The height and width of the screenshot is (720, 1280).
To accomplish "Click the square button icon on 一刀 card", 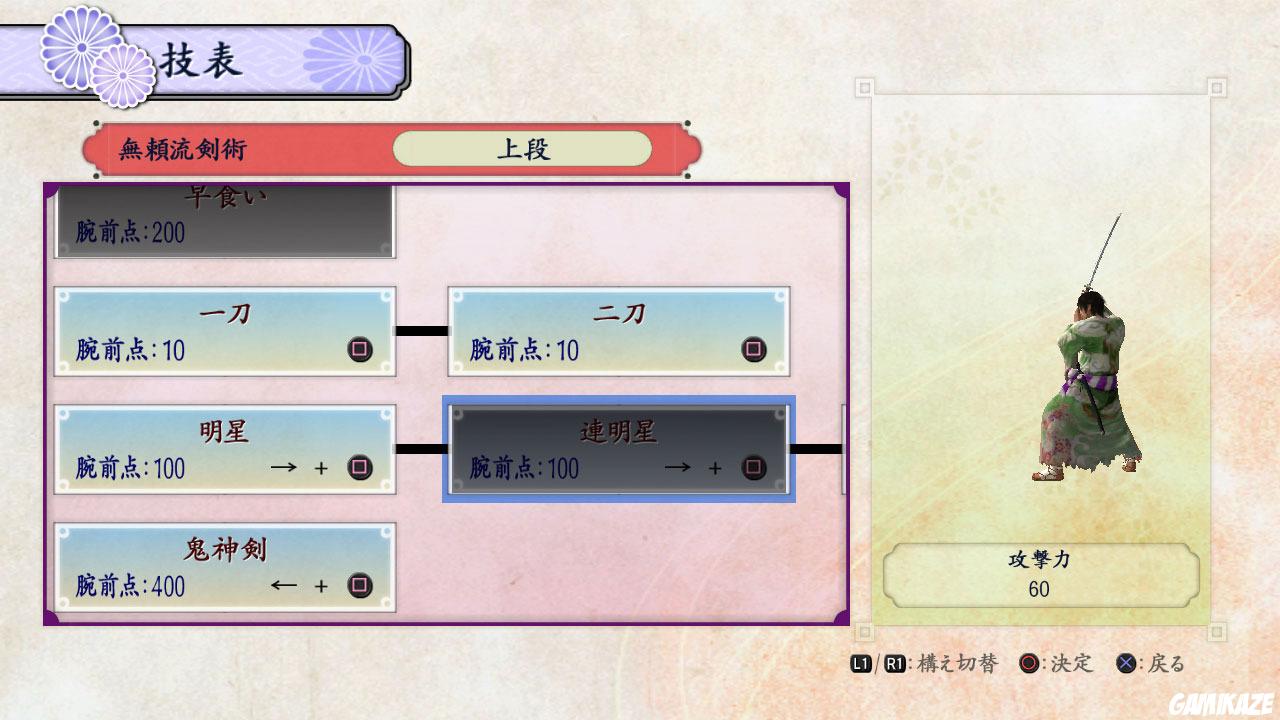I will [x=359, y=351].
